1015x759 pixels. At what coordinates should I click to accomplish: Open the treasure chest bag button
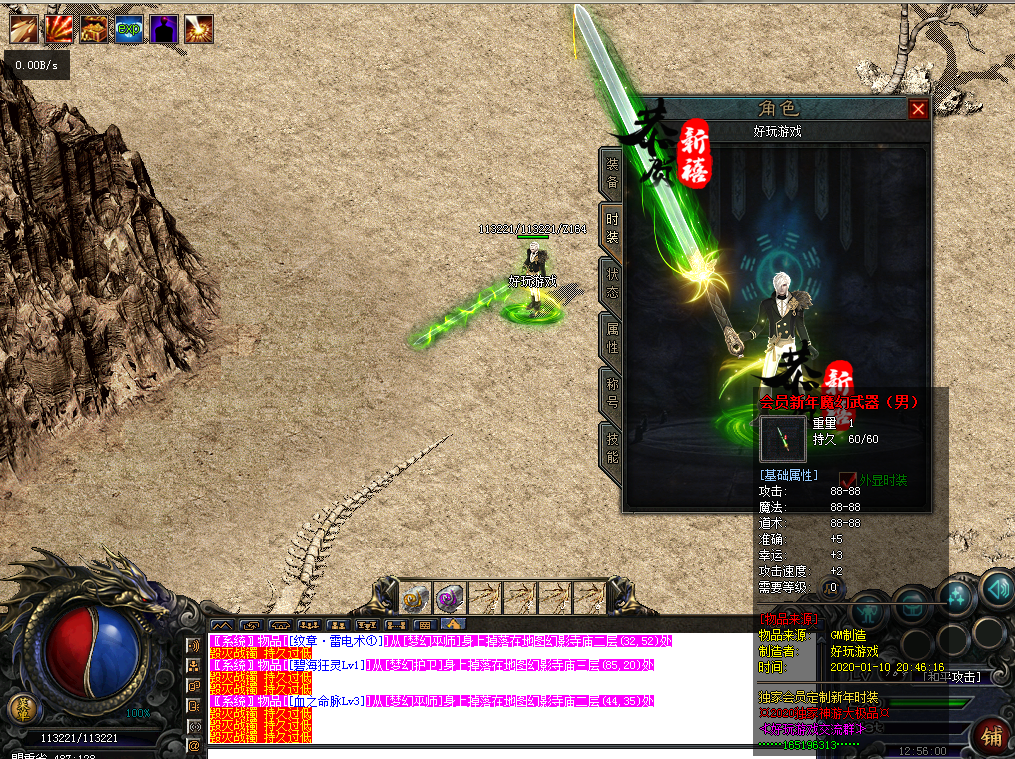coord(911,605)
